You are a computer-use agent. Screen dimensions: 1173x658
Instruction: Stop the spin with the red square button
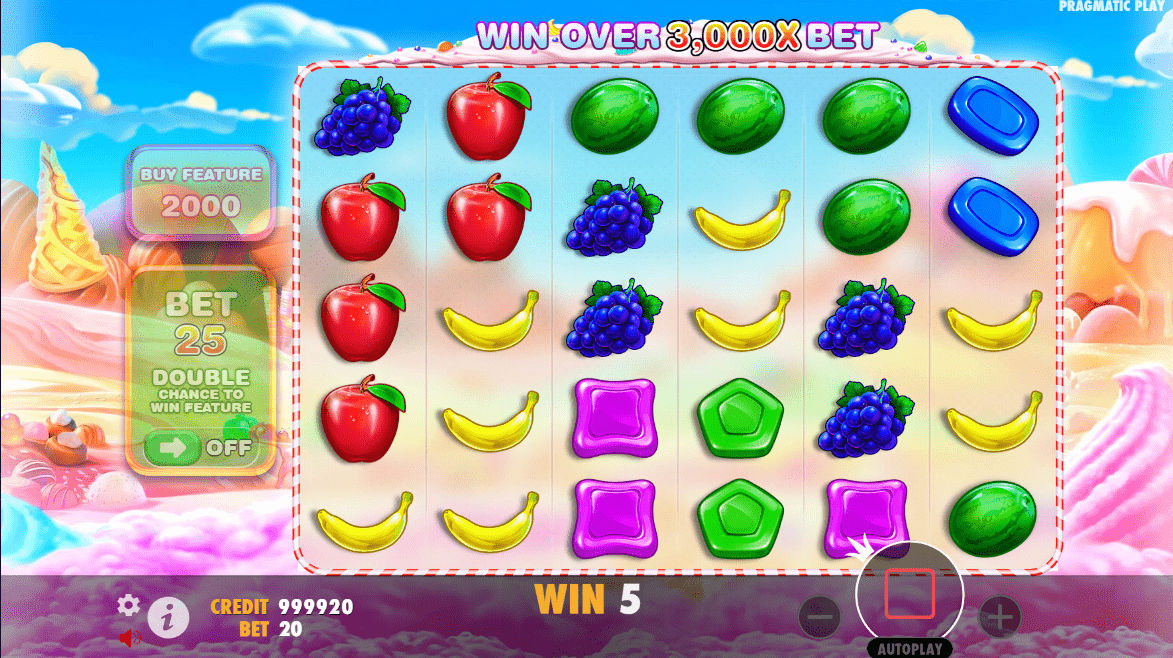[909, 594]
